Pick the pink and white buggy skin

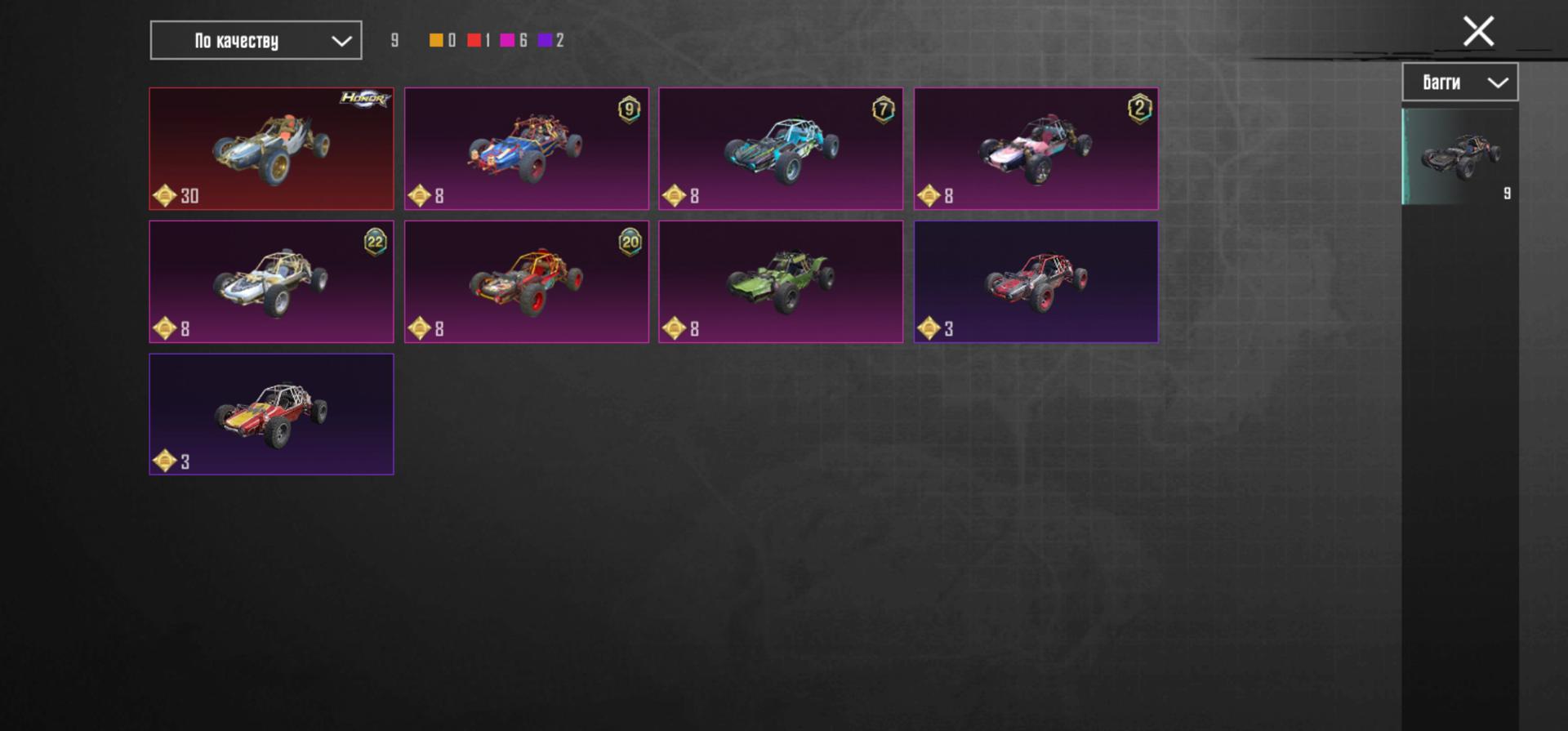coord(1036,149)
